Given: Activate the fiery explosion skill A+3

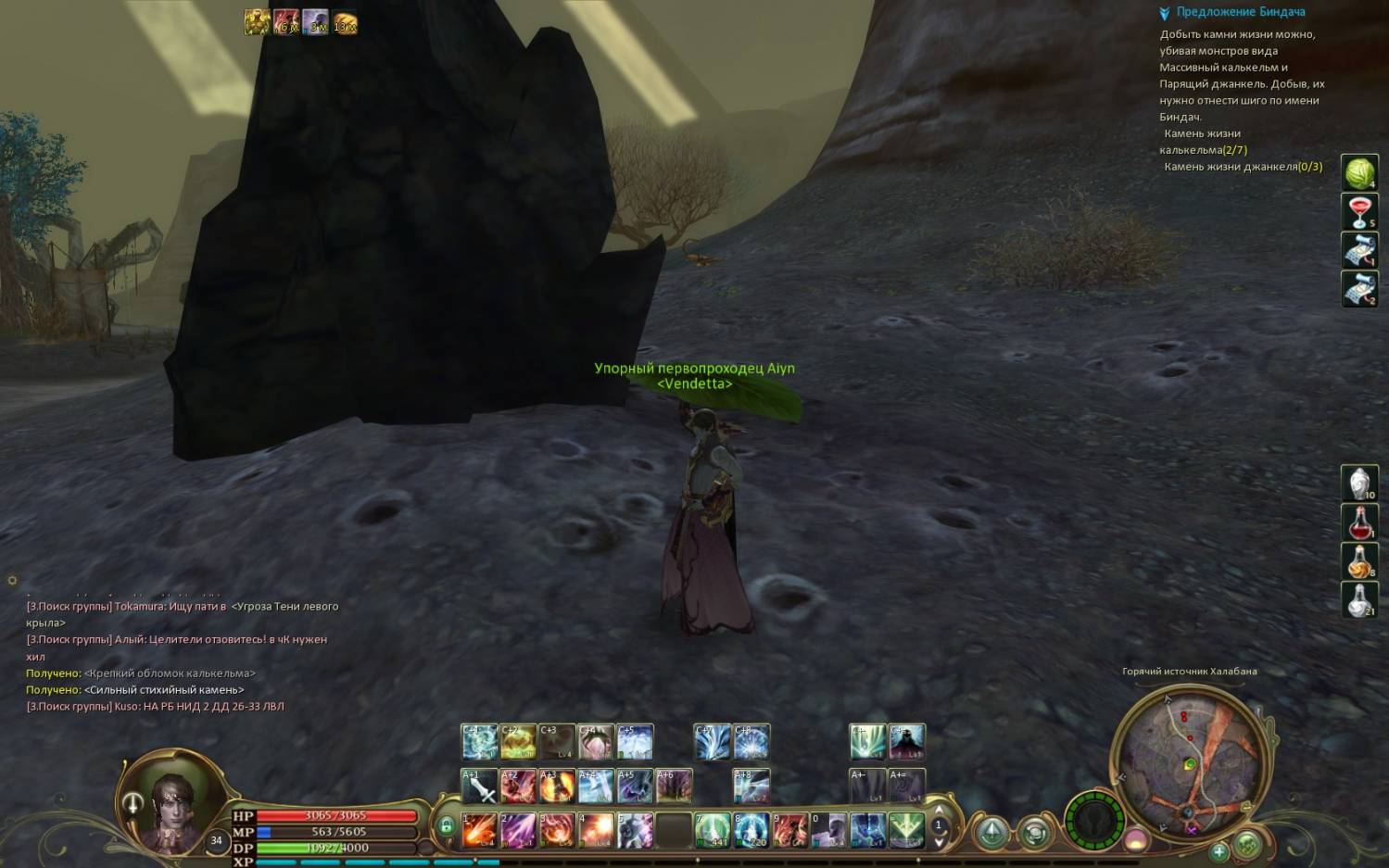Looking at the screenshot, I should click(557, 786).
